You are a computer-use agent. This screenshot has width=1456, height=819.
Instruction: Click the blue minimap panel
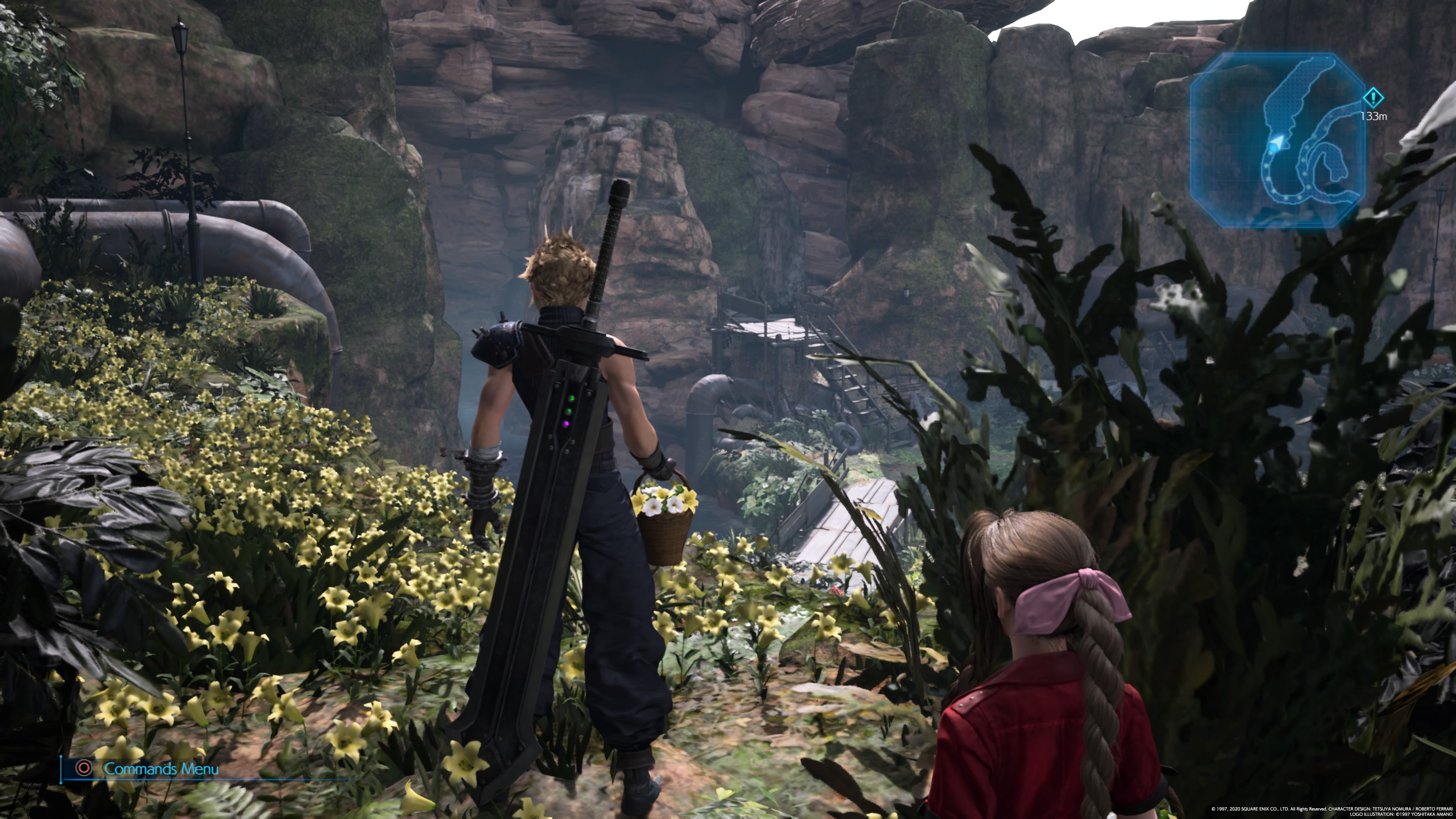coord(1277,140)
